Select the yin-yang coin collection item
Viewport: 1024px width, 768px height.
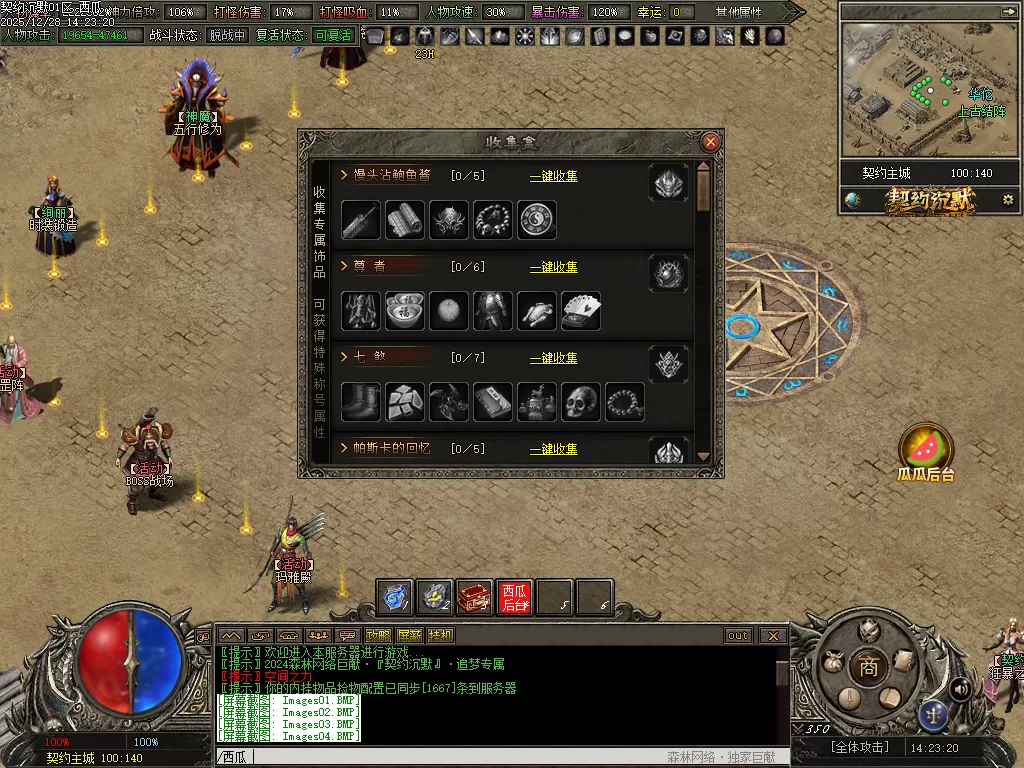537,220
